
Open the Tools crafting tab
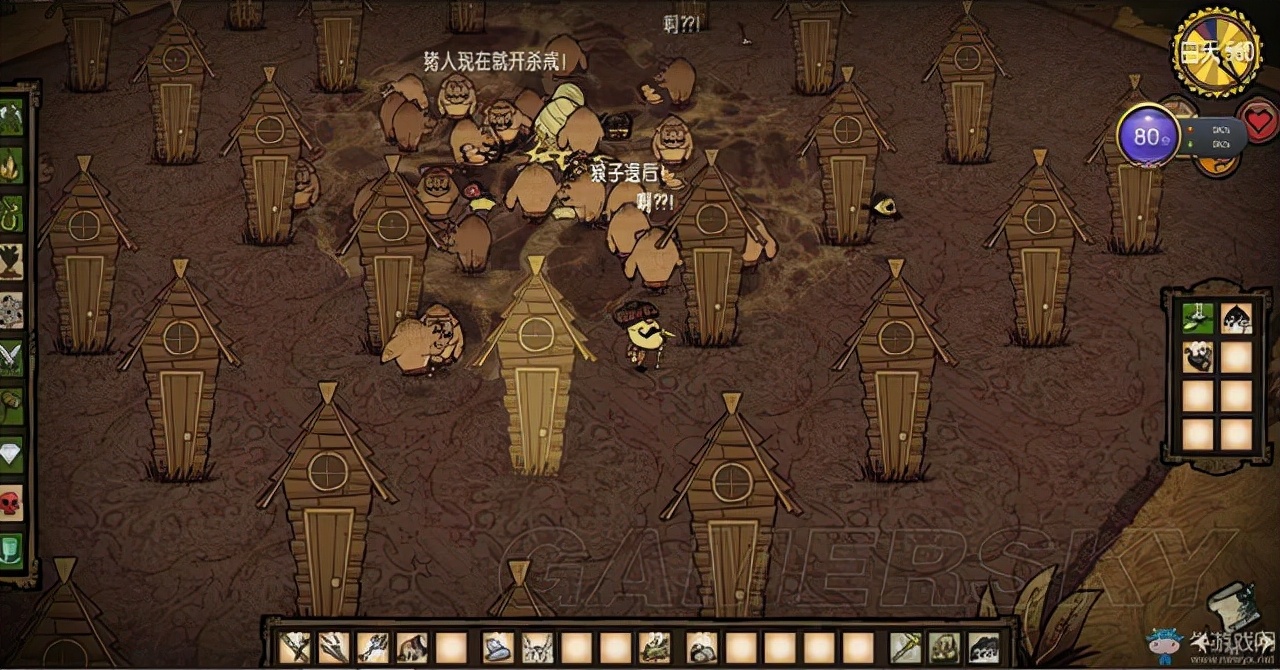12,117
